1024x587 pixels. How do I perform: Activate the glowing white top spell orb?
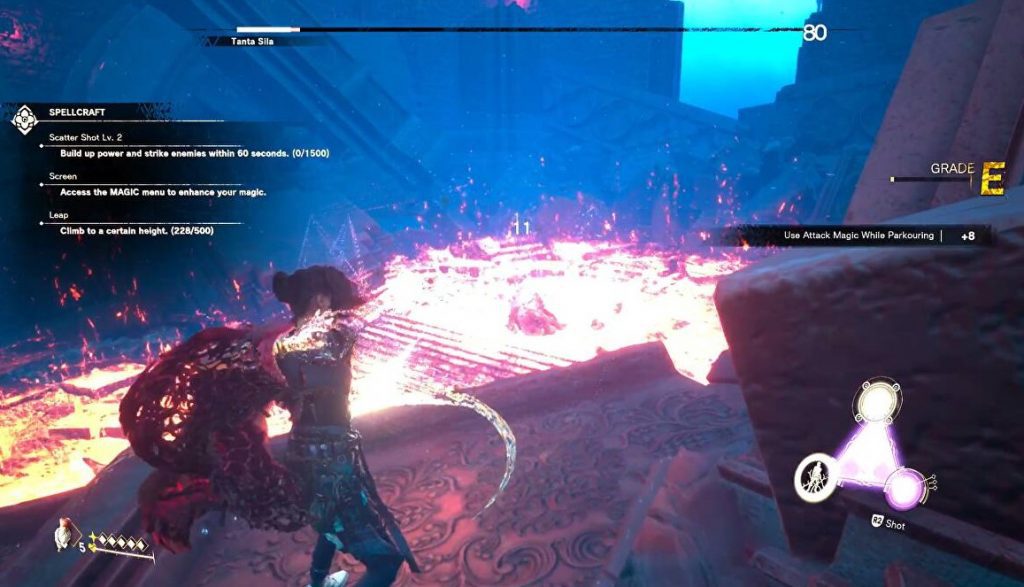coord(874,403)
